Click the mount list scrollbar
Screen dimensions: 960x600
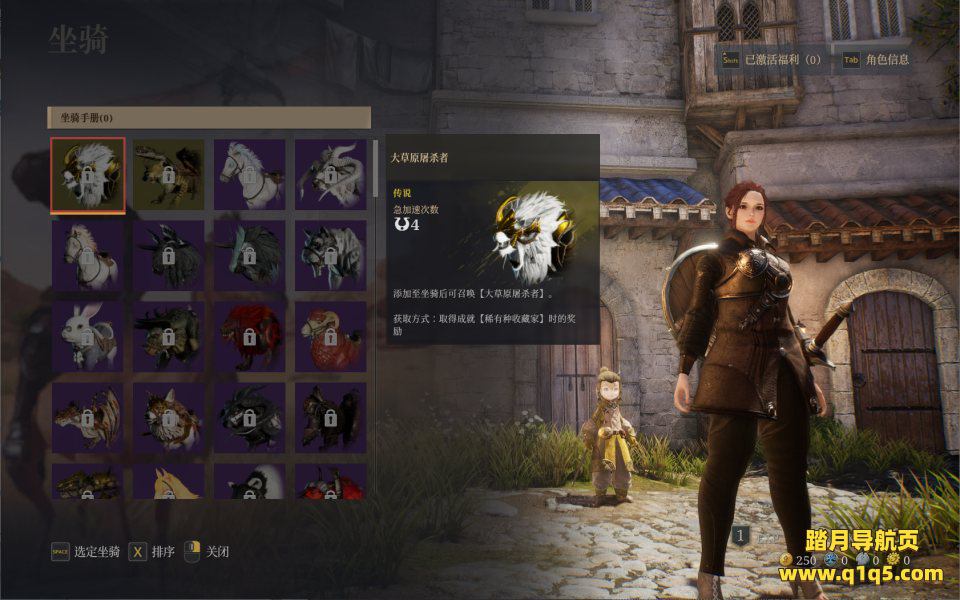coord(375,170)
